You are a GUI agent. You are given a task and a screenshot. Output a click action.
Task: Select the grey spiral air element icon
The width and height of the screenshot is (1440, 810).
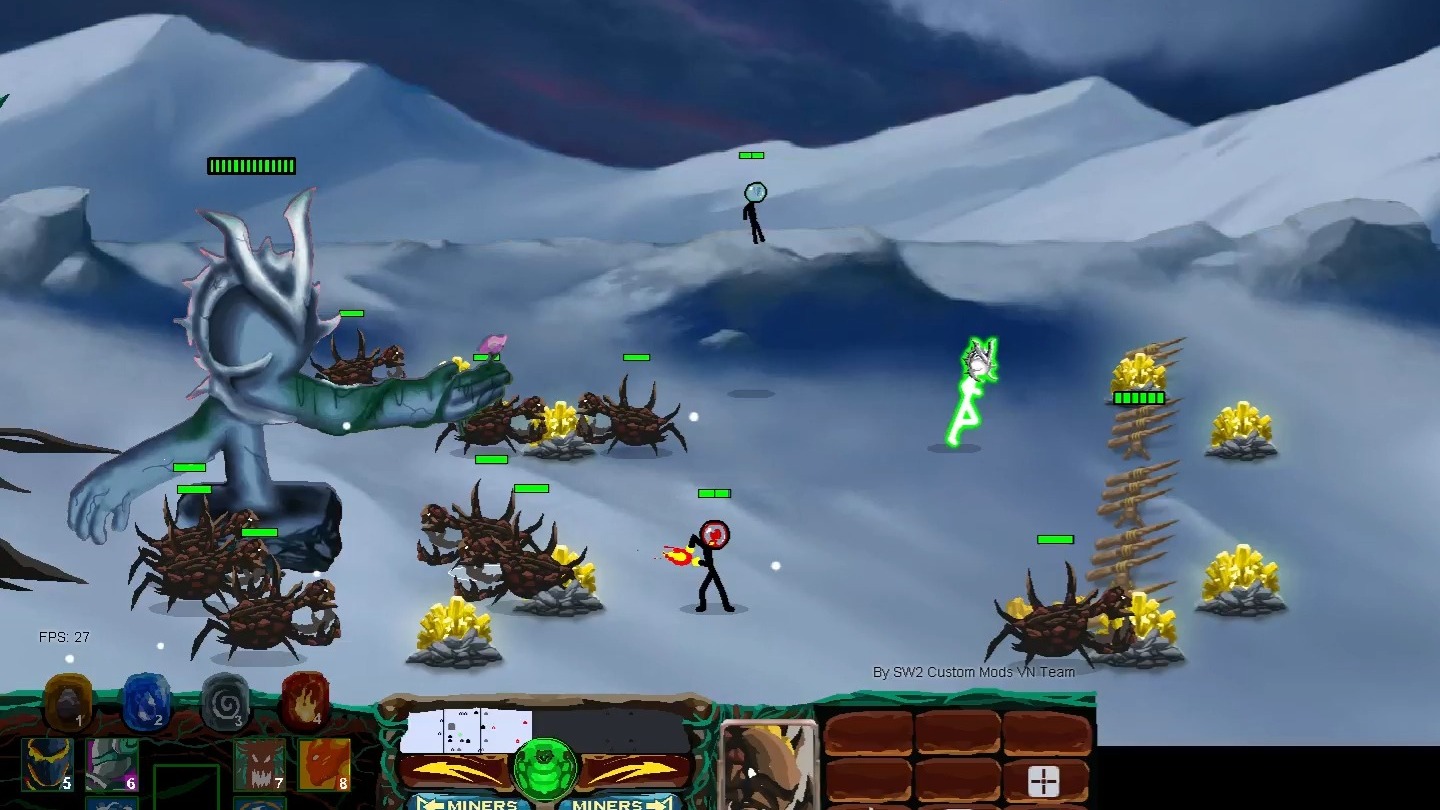tap(224, 701)
